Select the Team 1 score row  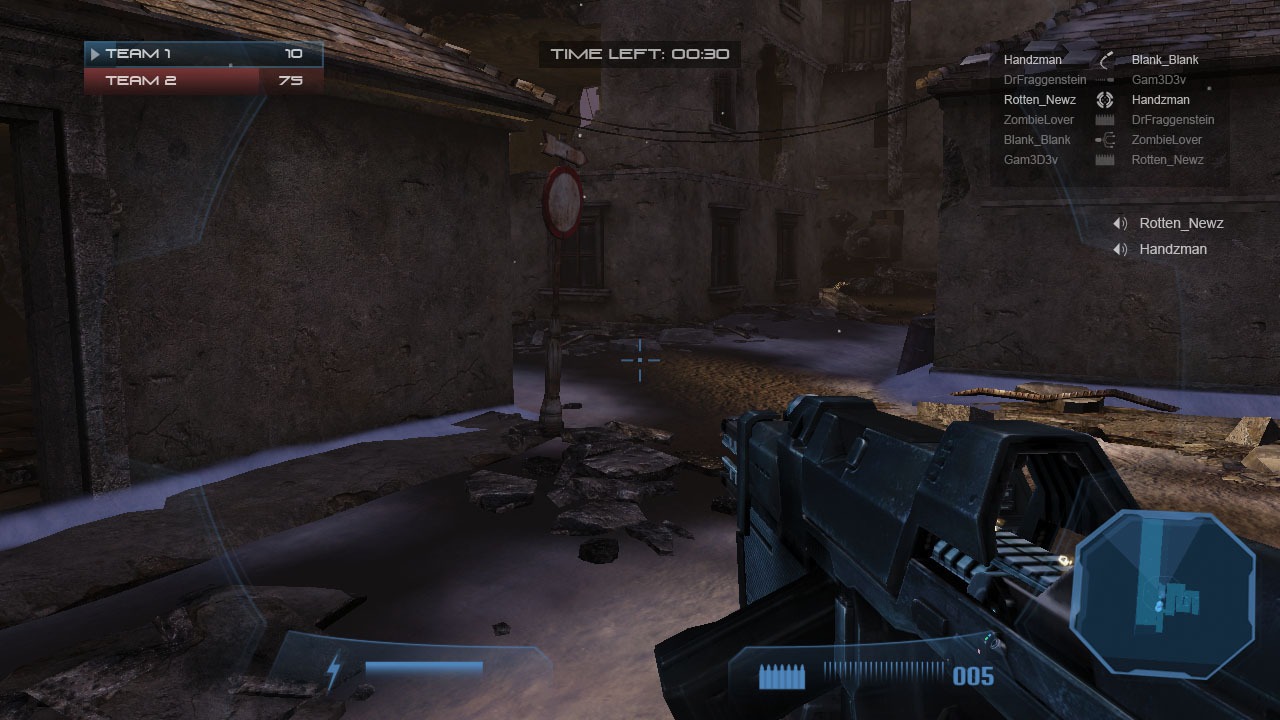[x=204, y=54]
